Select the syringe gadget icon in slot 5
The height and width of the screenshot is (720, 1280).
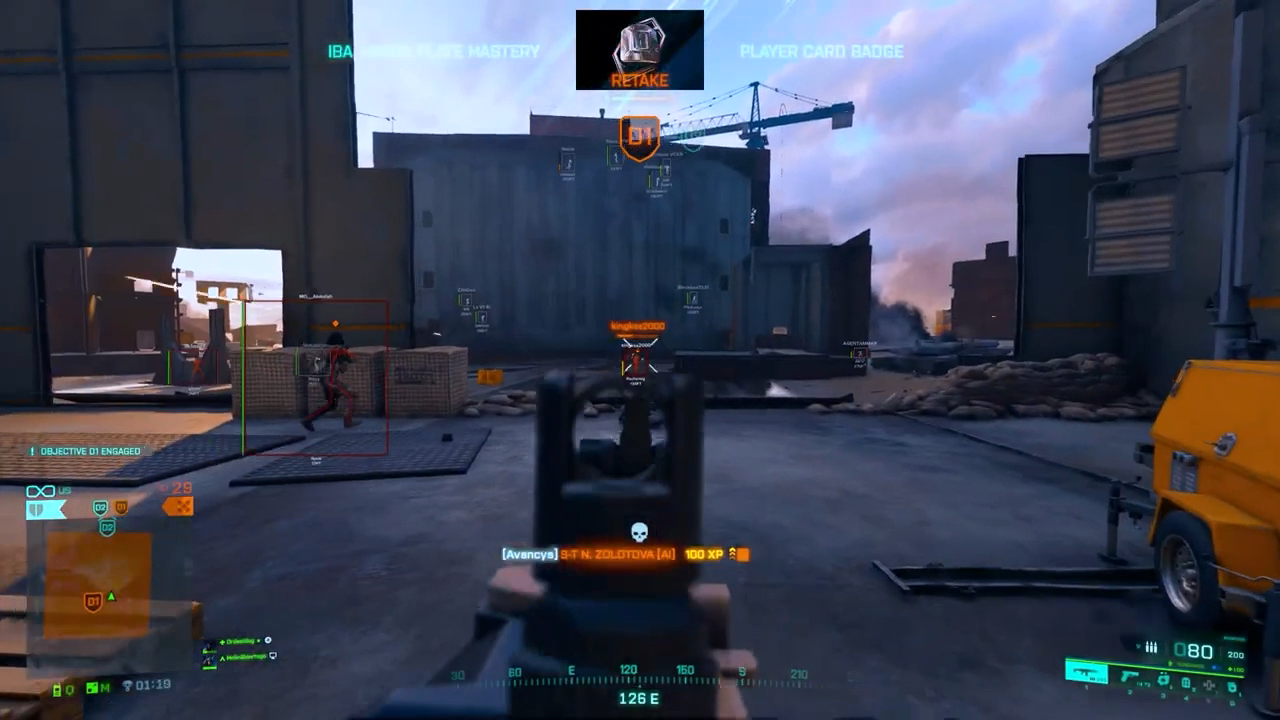[x=1209, y=684]
